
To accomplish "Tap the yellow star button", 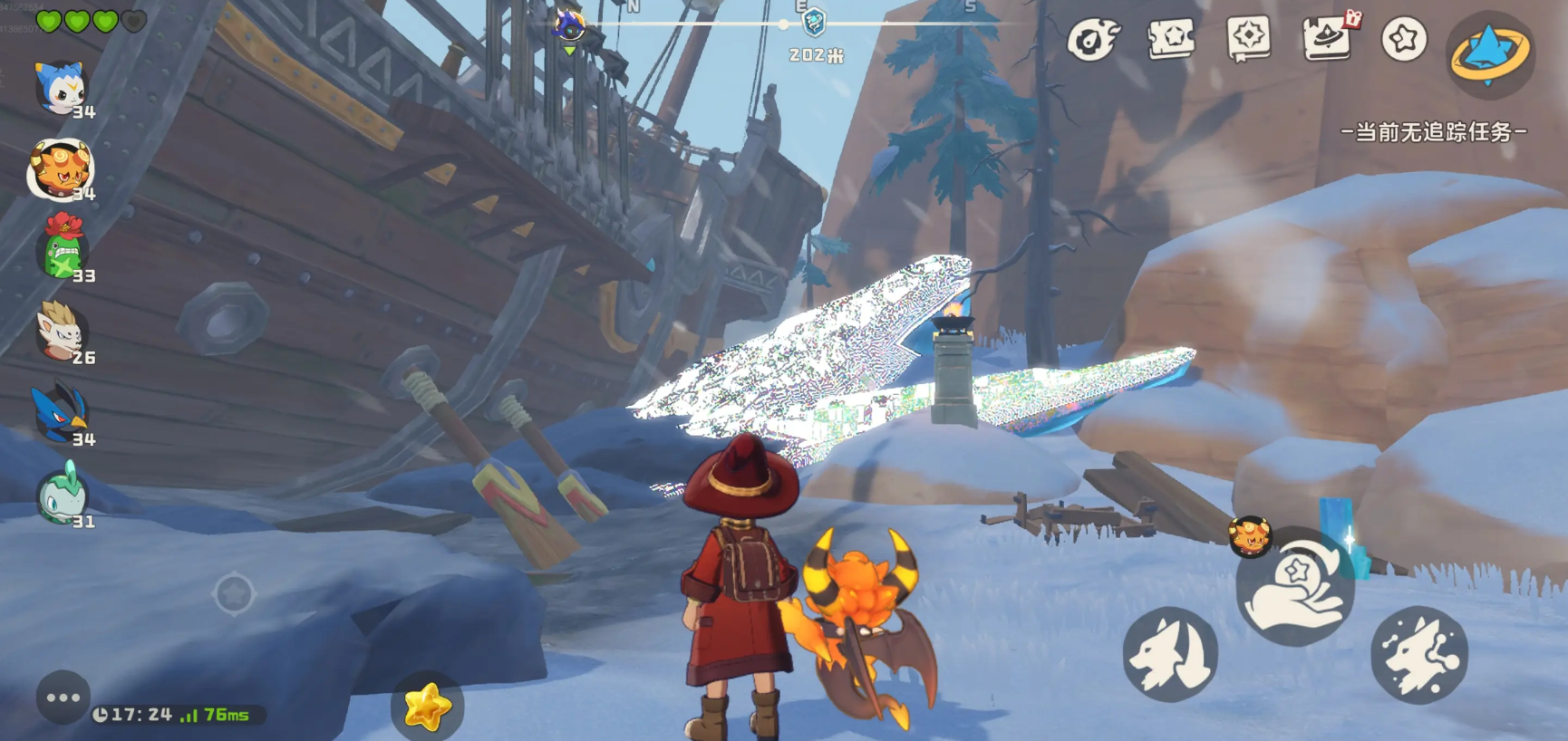I will (x=427, y=707).
